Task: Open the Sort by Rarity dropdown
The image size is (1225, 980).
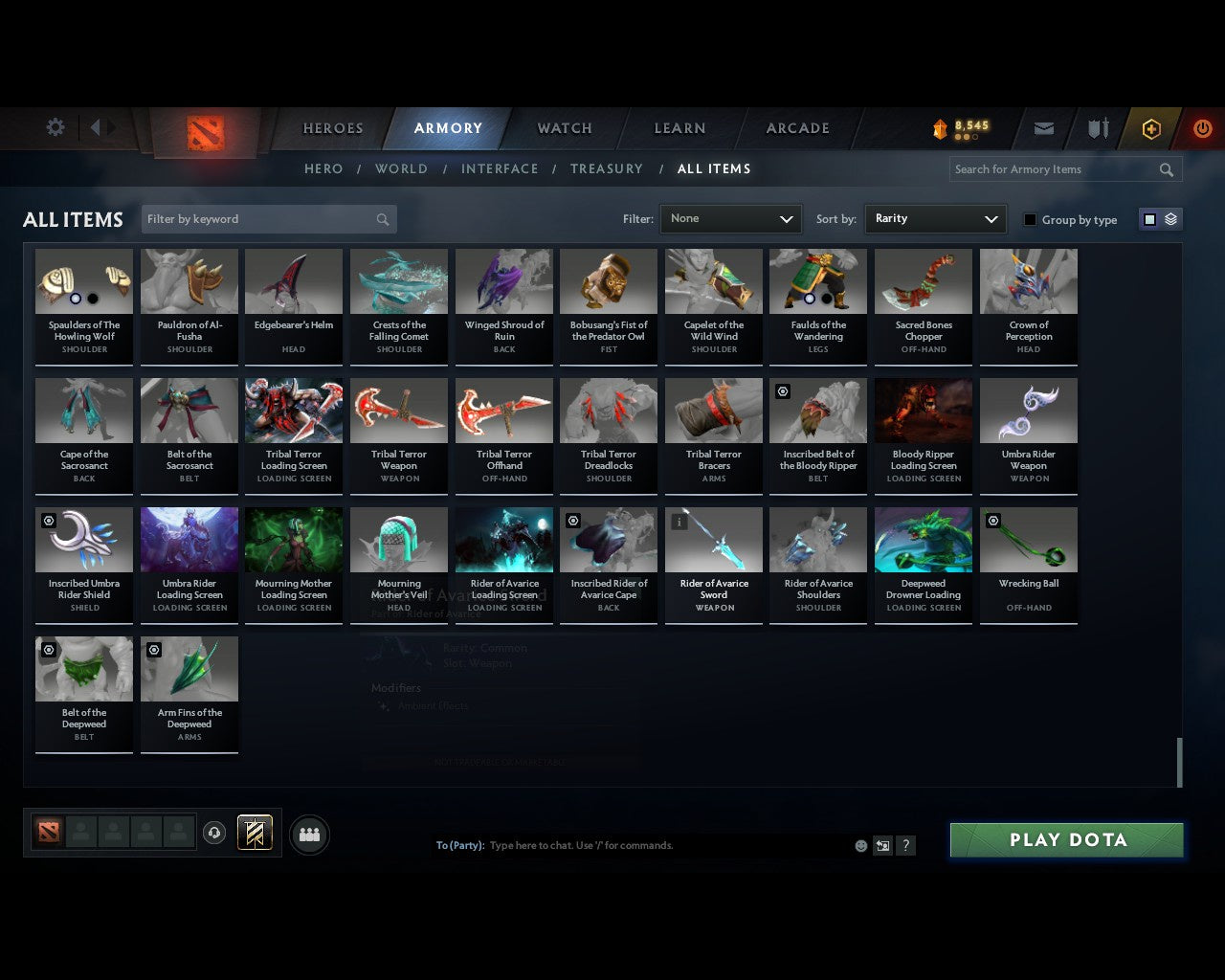Action: click(x=935, y=218)
